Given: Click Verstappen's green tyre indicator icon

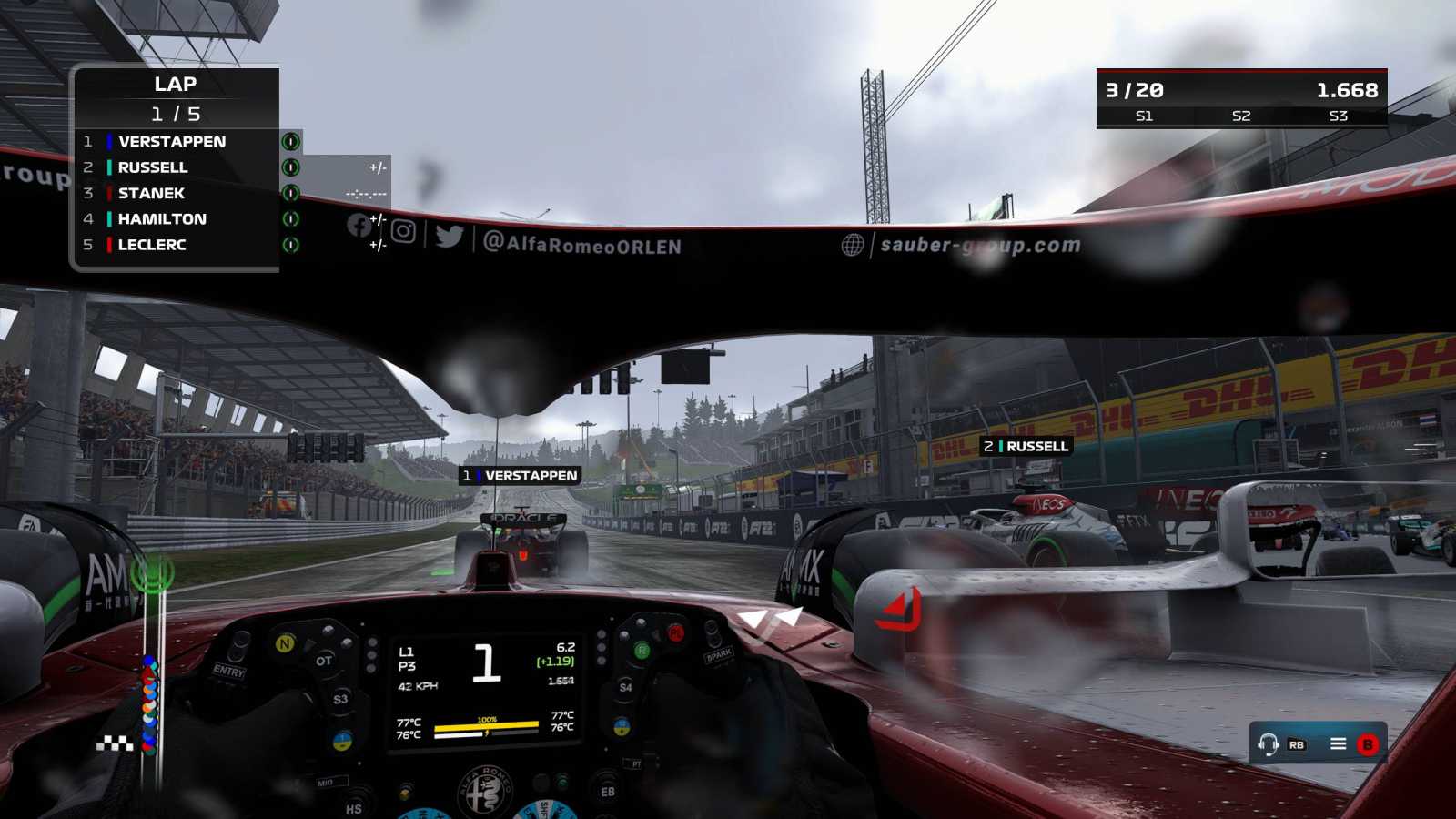Looking at the screenshot, I should point(289,142).
